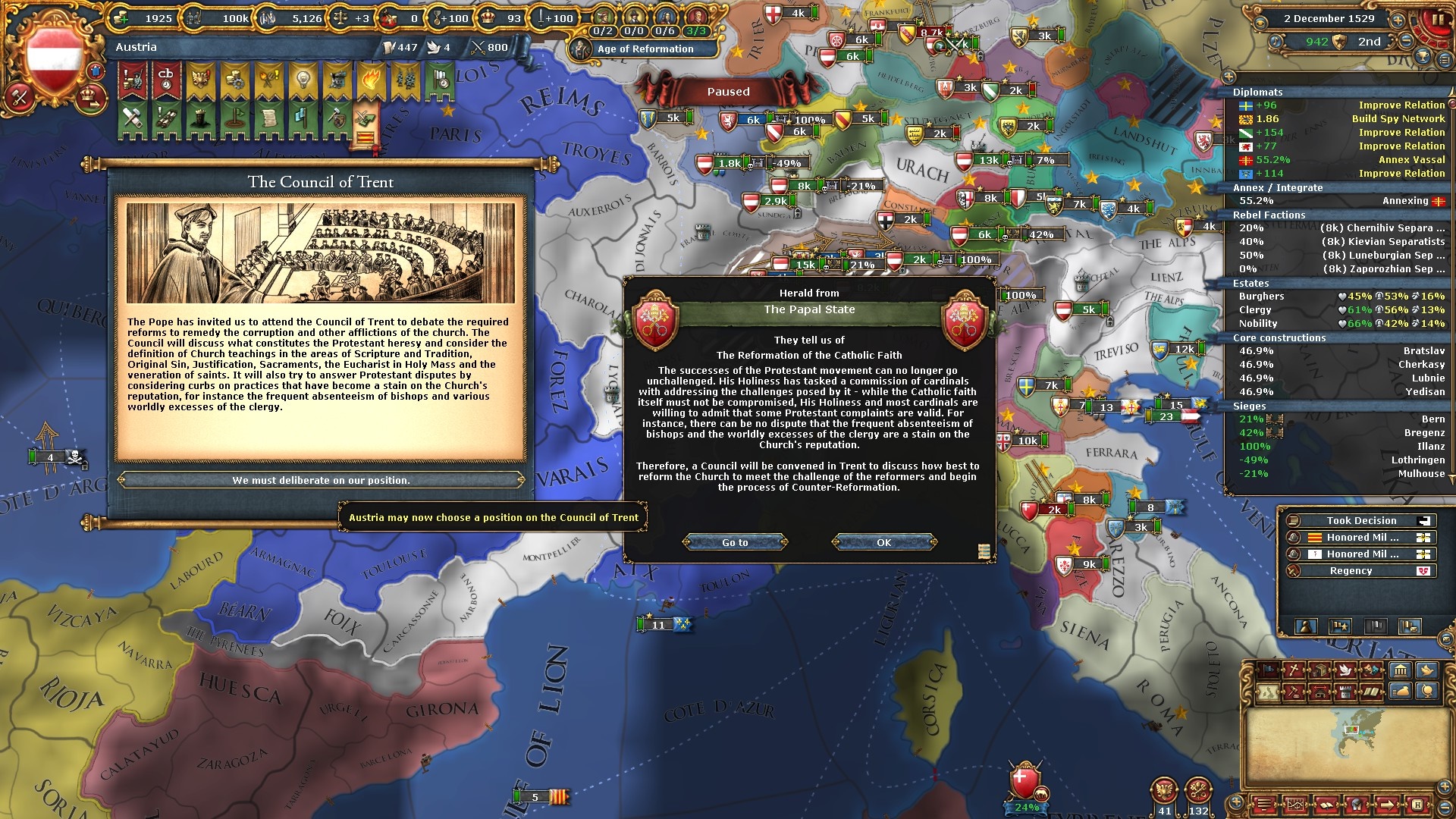
Task: Open the Age of Reformation panel
Action: pos(645,49)
